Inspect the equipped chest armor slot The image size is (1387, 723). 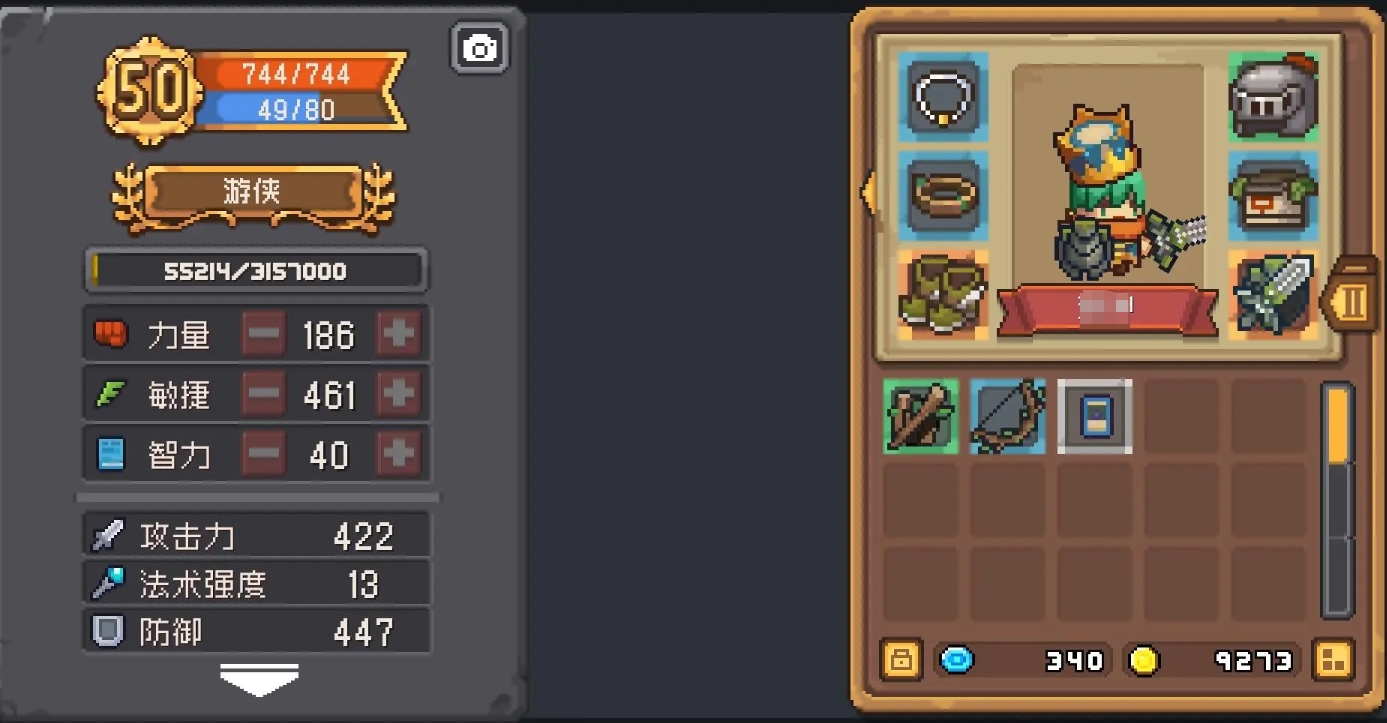pos(1273,194)
